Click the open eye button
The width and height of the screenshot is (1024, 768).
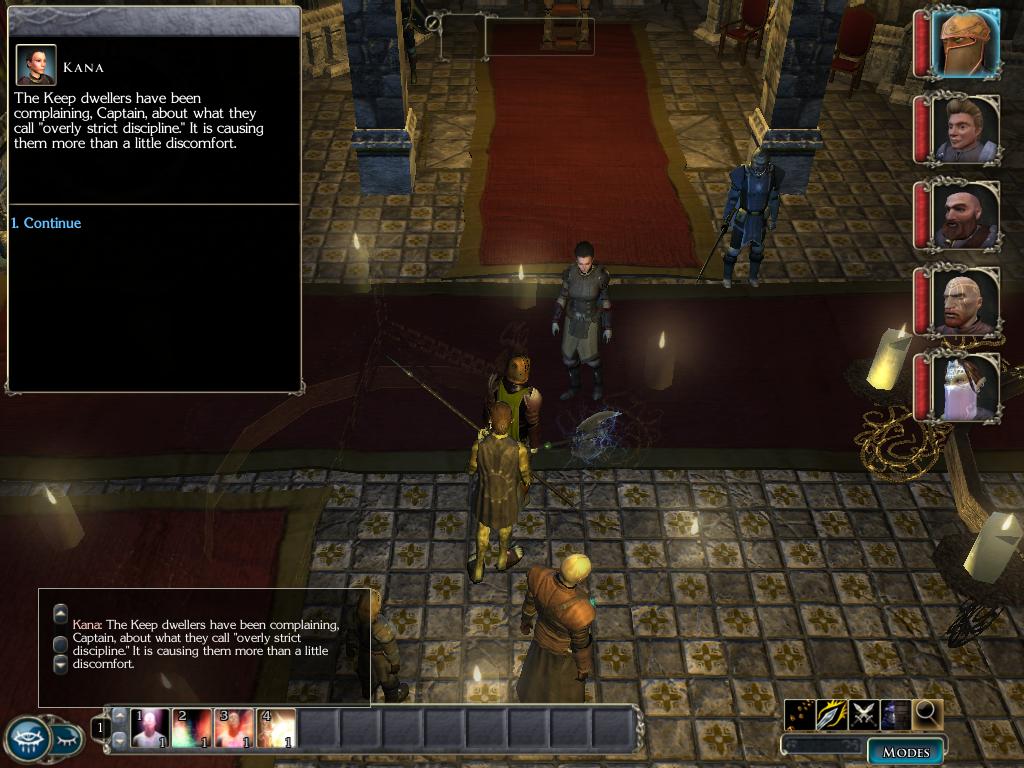(28, 740)
